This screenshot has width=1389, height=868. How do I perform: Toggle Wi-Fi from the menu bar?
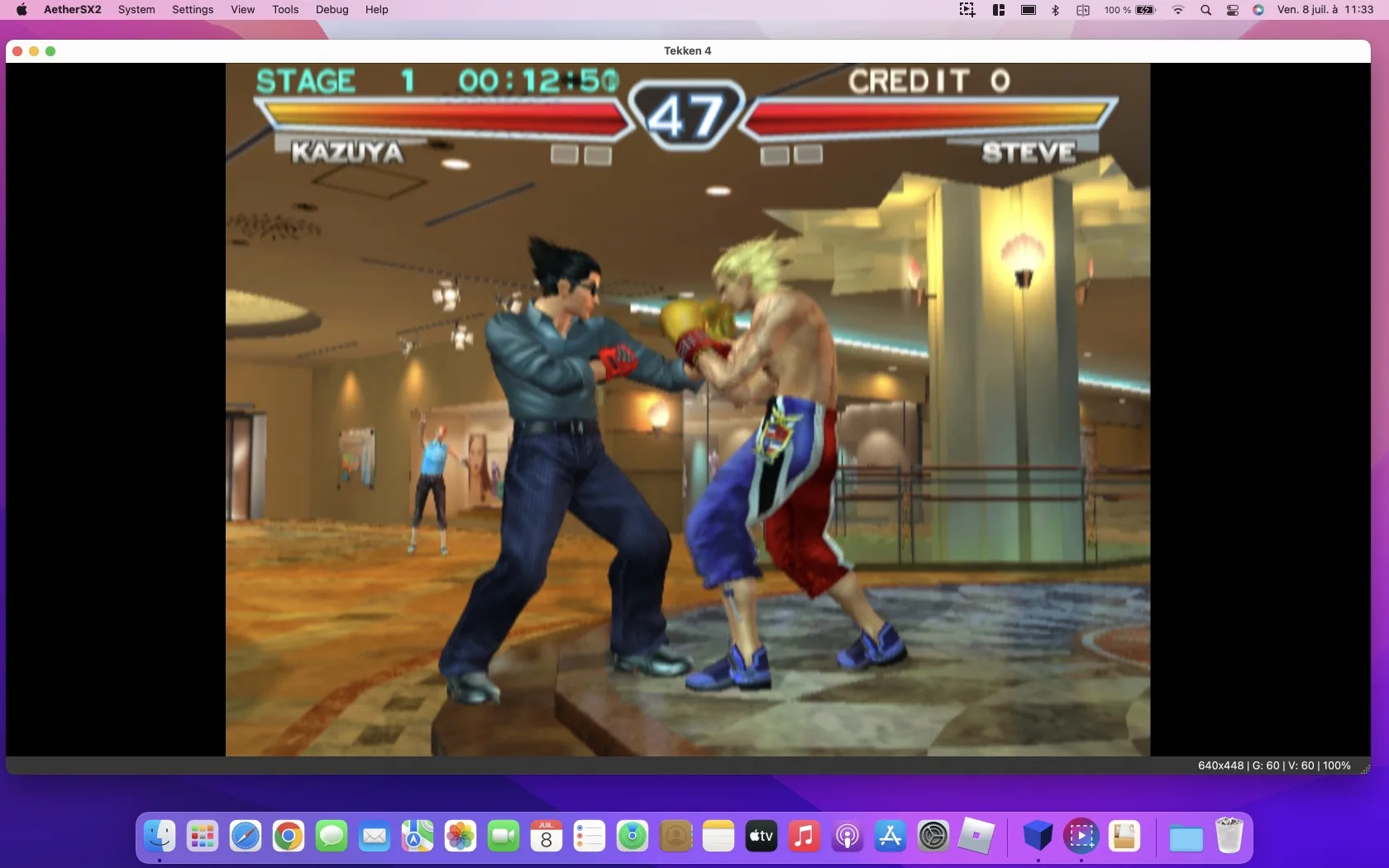[1178, 10]
